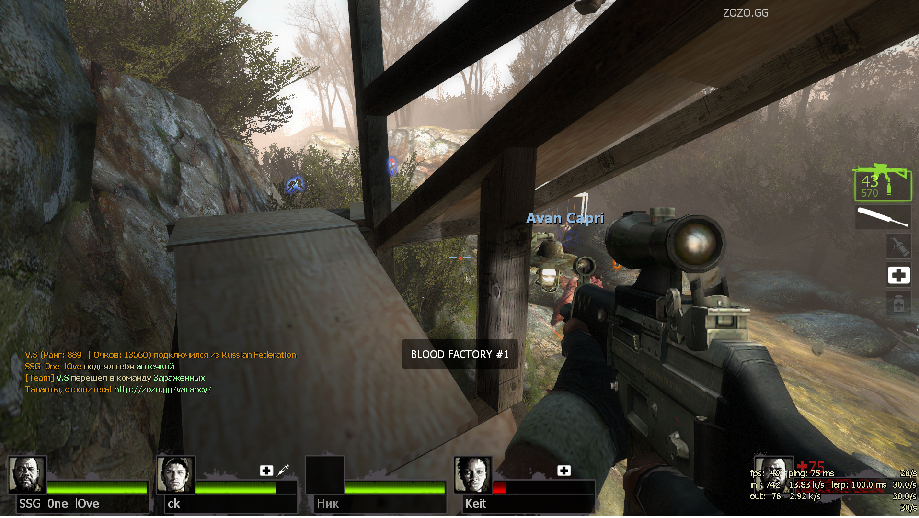The height and width of the screenshot is (518, 919).
Task: Select the first aid kit slot
Action: click(898, 275)
